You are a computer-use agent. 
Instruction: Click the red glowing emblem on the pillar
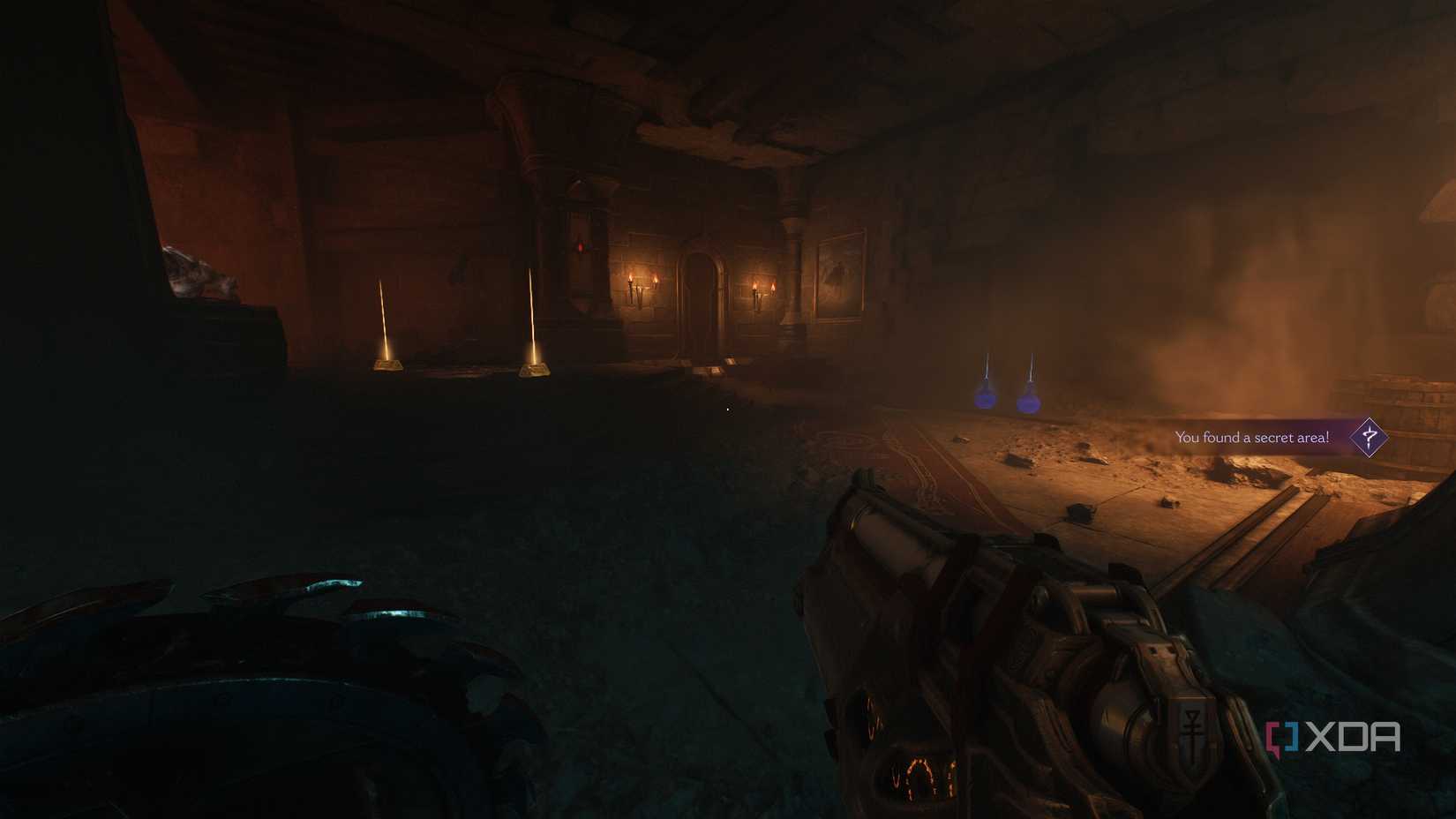pyautogui.click(x=580, y=247)
